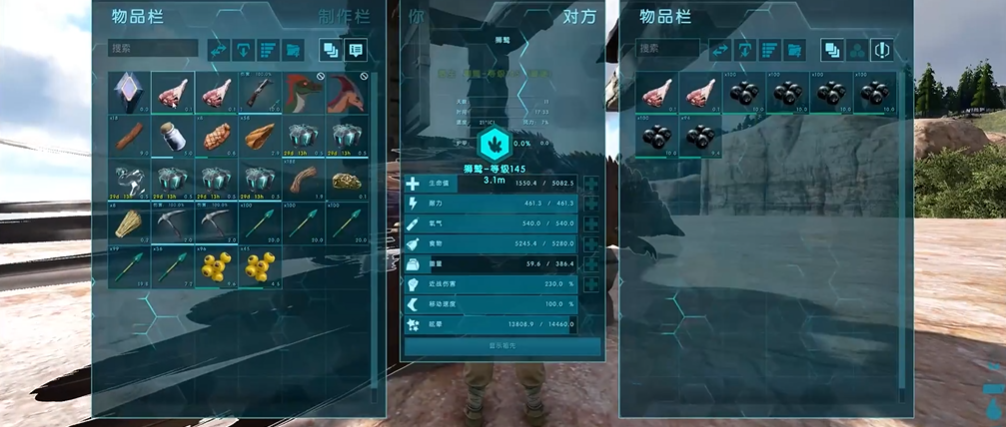Click the exclamation toggle in creature inventory

point(880,49)
